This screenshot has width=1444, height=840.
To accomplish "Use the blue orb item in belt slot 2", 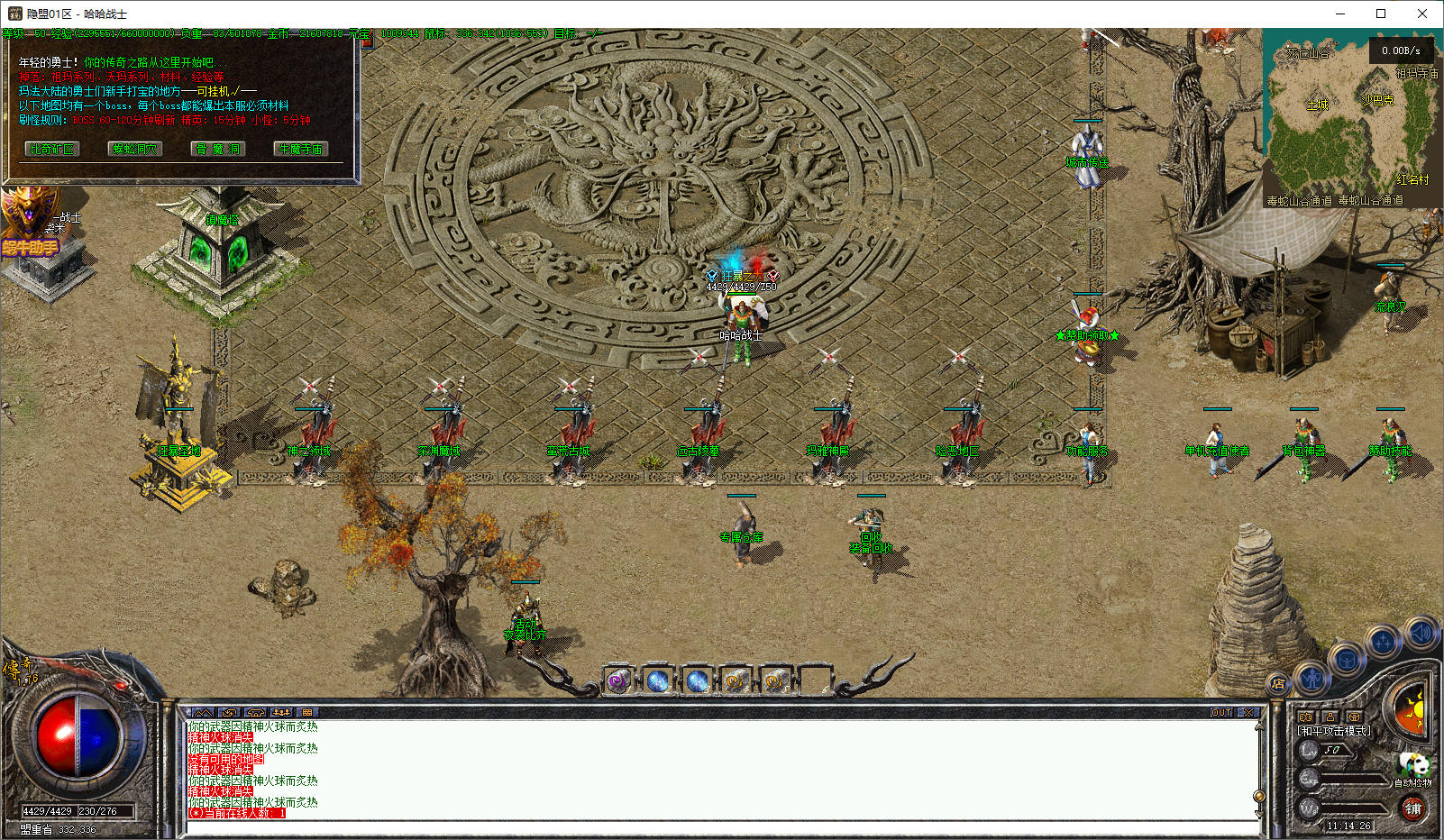I will (x=658, y=681).
